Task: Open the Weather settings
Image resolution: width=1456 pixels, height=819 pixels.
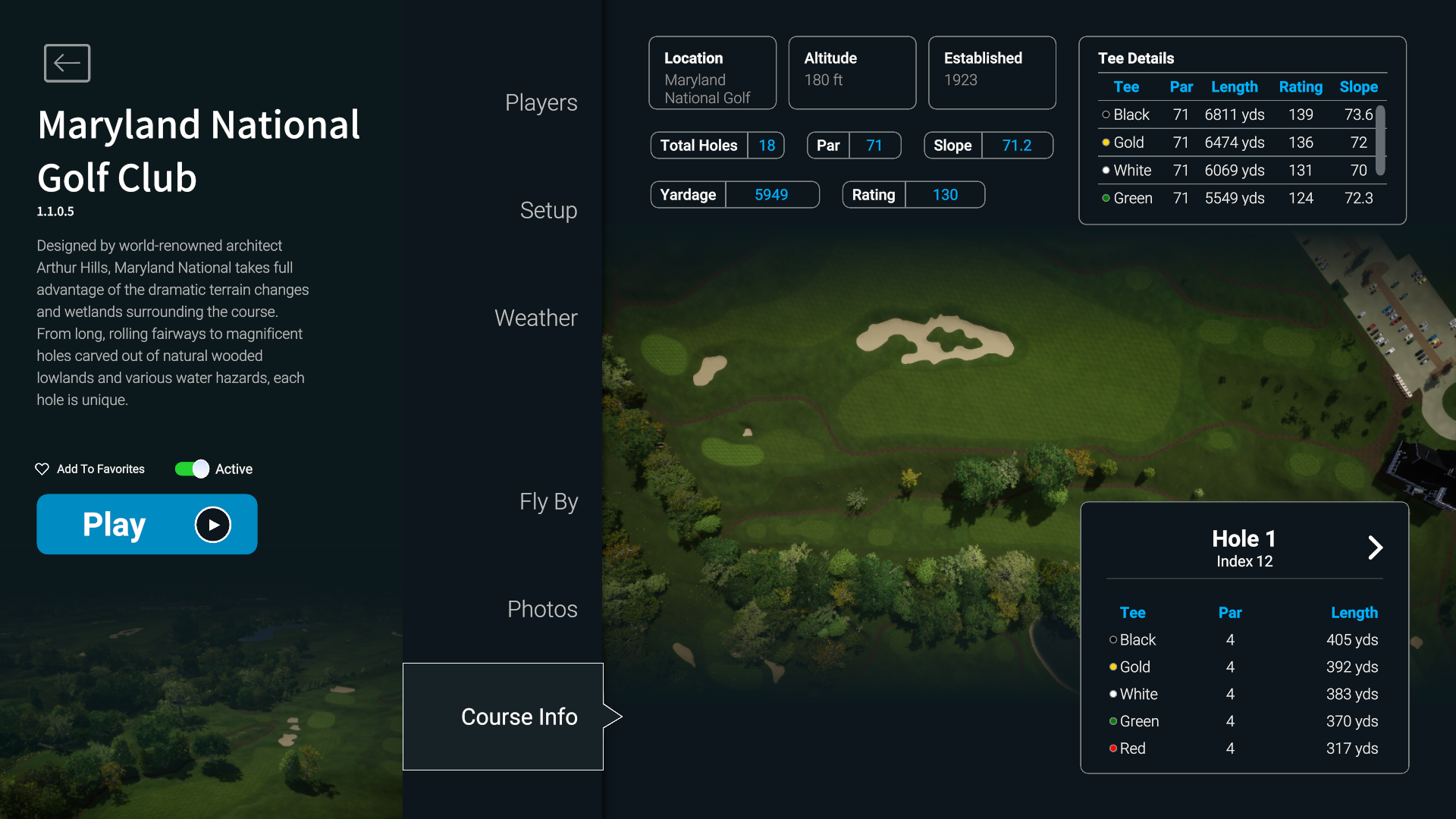Action: 535,318
